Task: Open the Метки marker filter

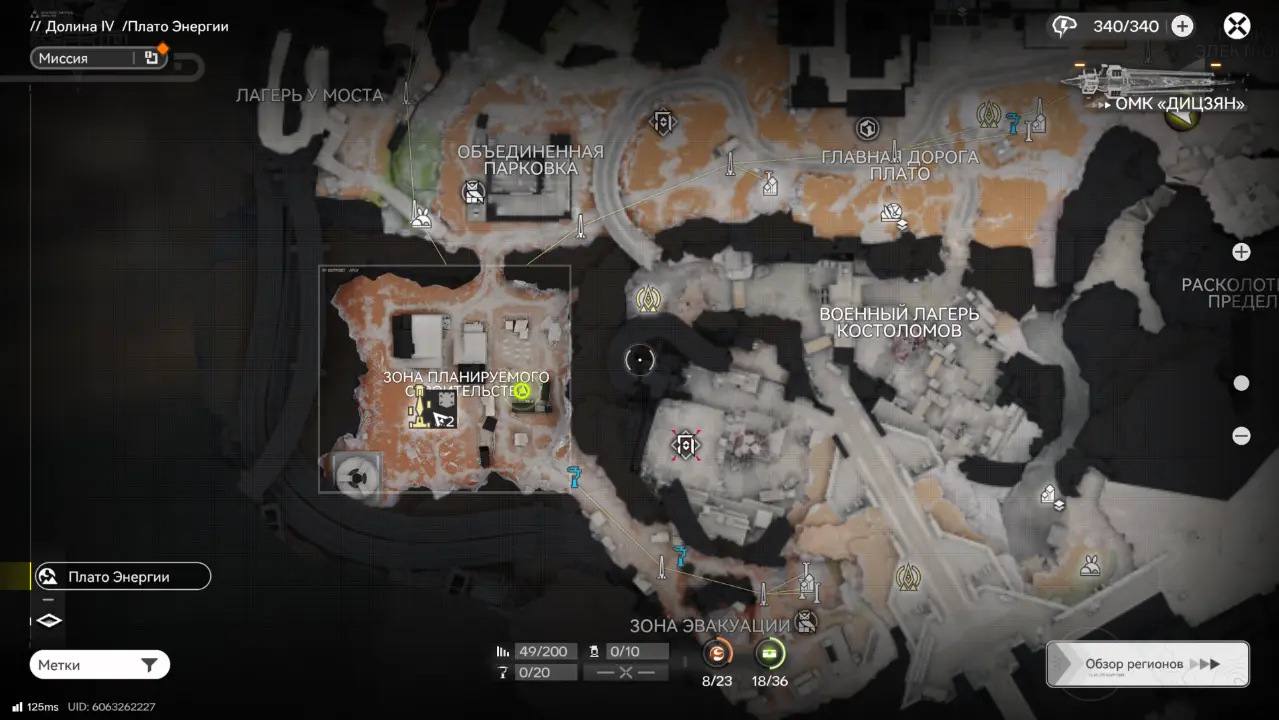Action: point(99,665)
